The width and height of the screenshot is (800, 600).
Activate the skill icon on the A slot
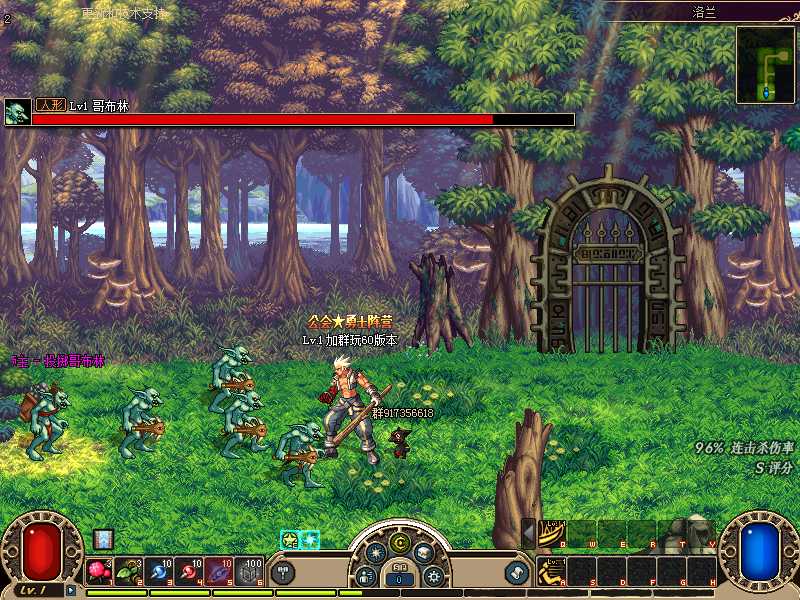point(551,571)
